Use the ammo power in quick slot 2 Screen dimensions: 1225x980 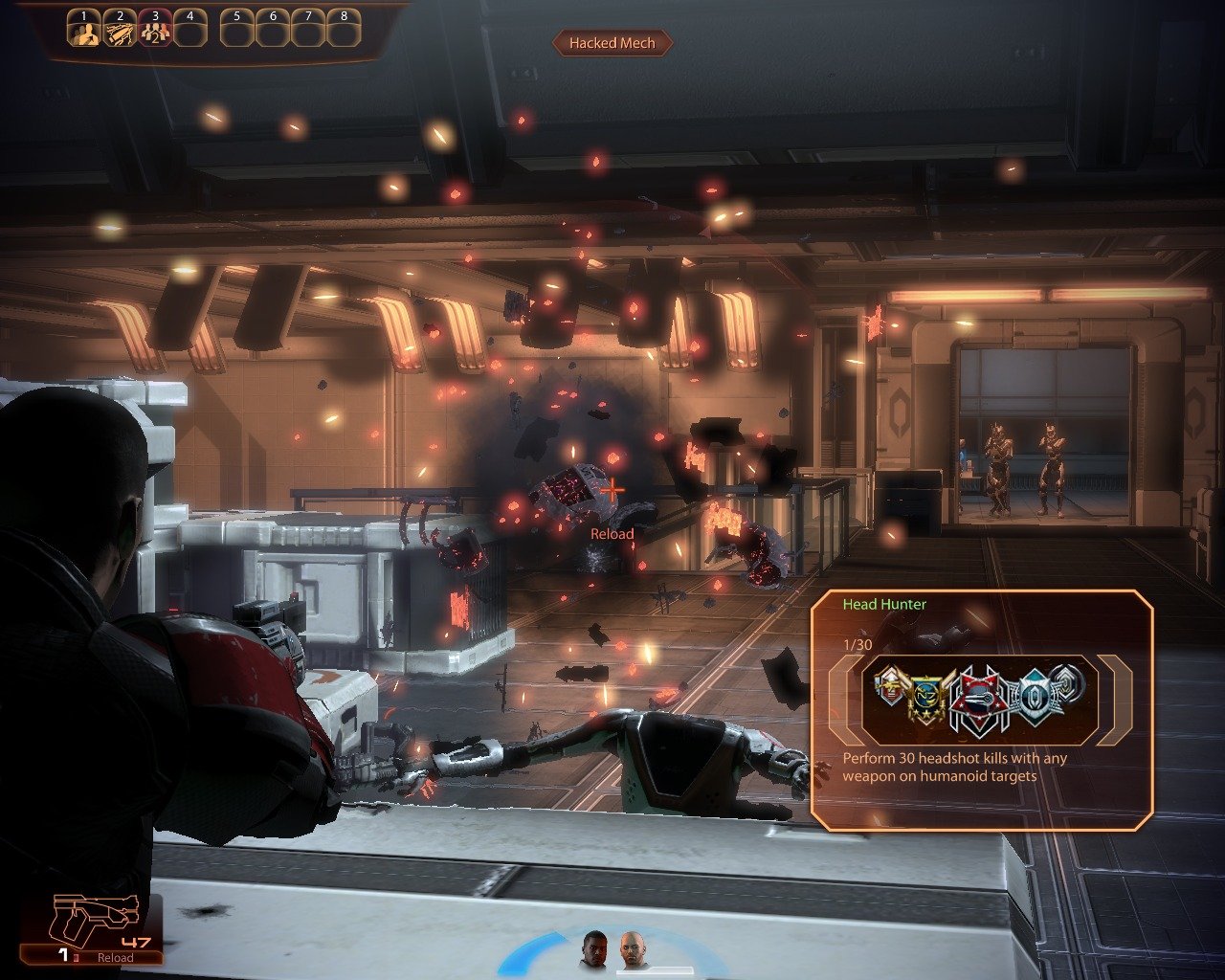120,32
